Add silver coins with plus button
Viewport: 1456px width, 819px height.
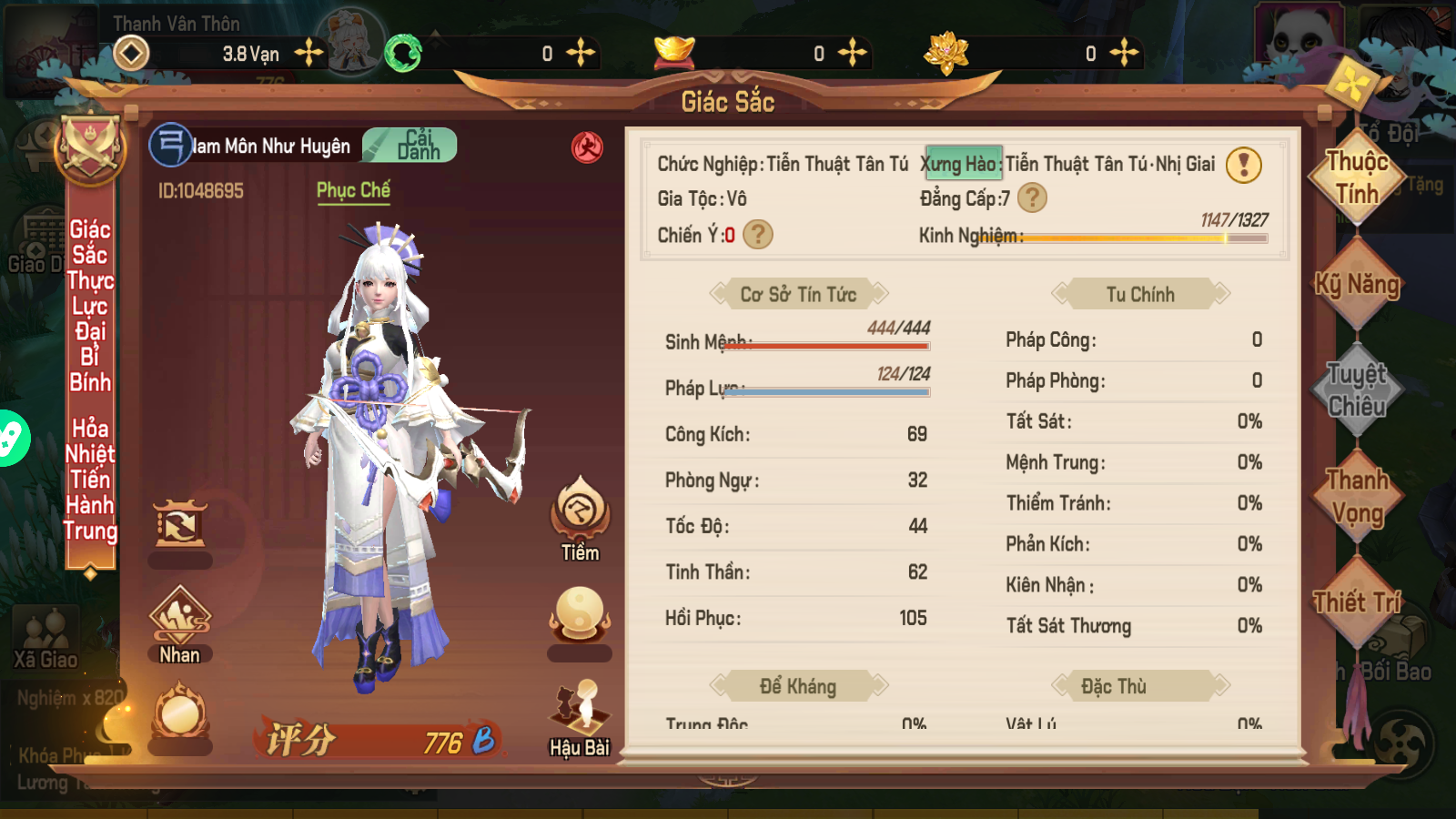pos(309,53)
